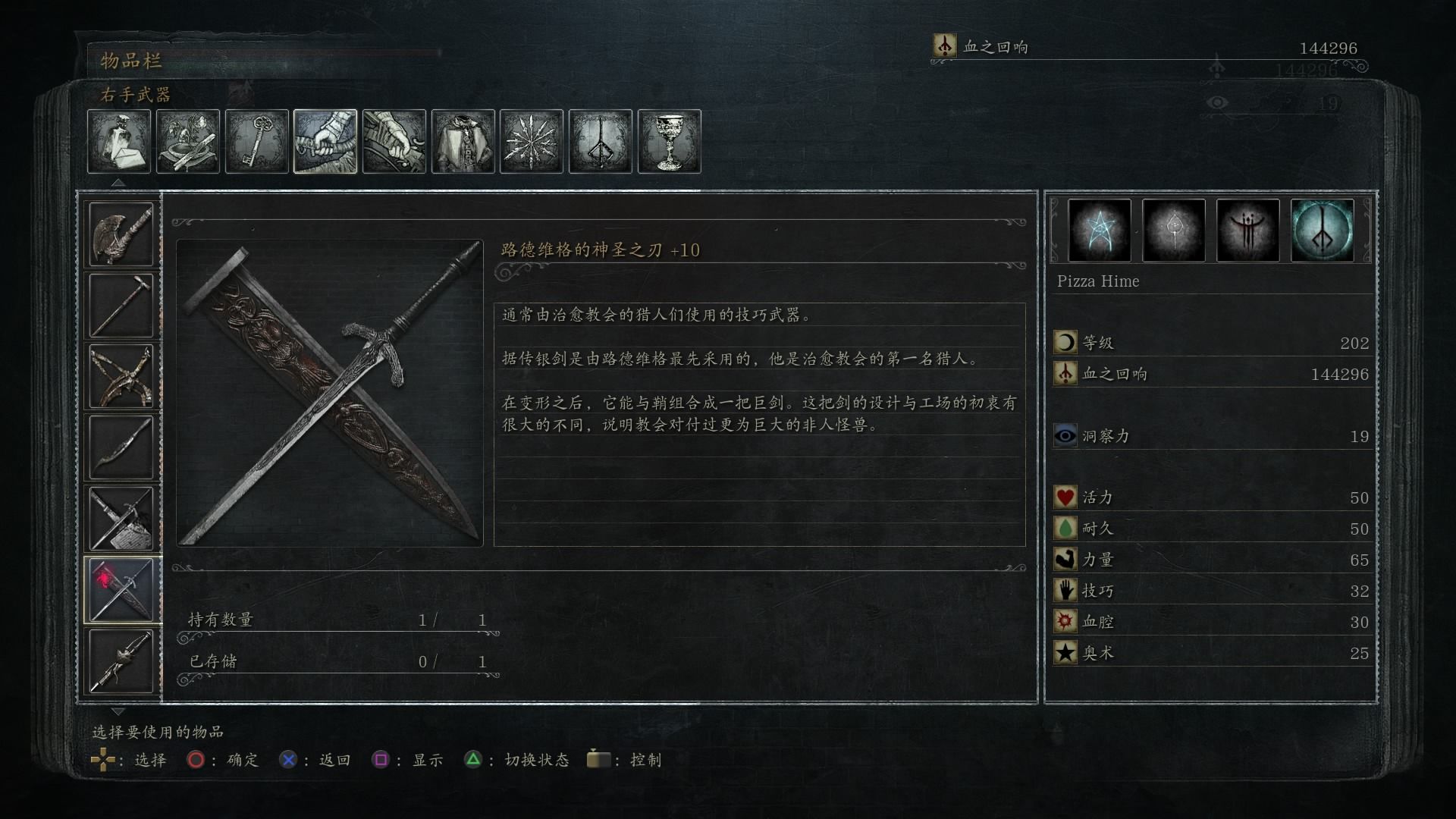This screenshot has width=1456, height=819.
Task: Open the consumables tab with bottle and envelope
Action: pyautogui.click(x=119, y=142)
